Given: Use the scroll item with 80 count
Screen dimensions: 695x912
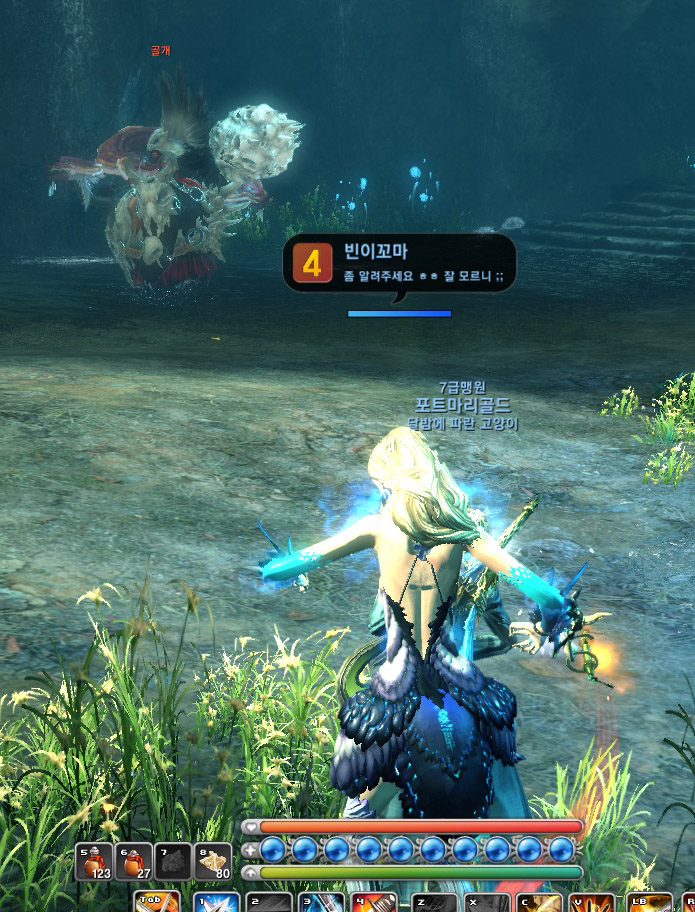Looking at the screenshot, I should pyautogui.click(x=213, y=861).
